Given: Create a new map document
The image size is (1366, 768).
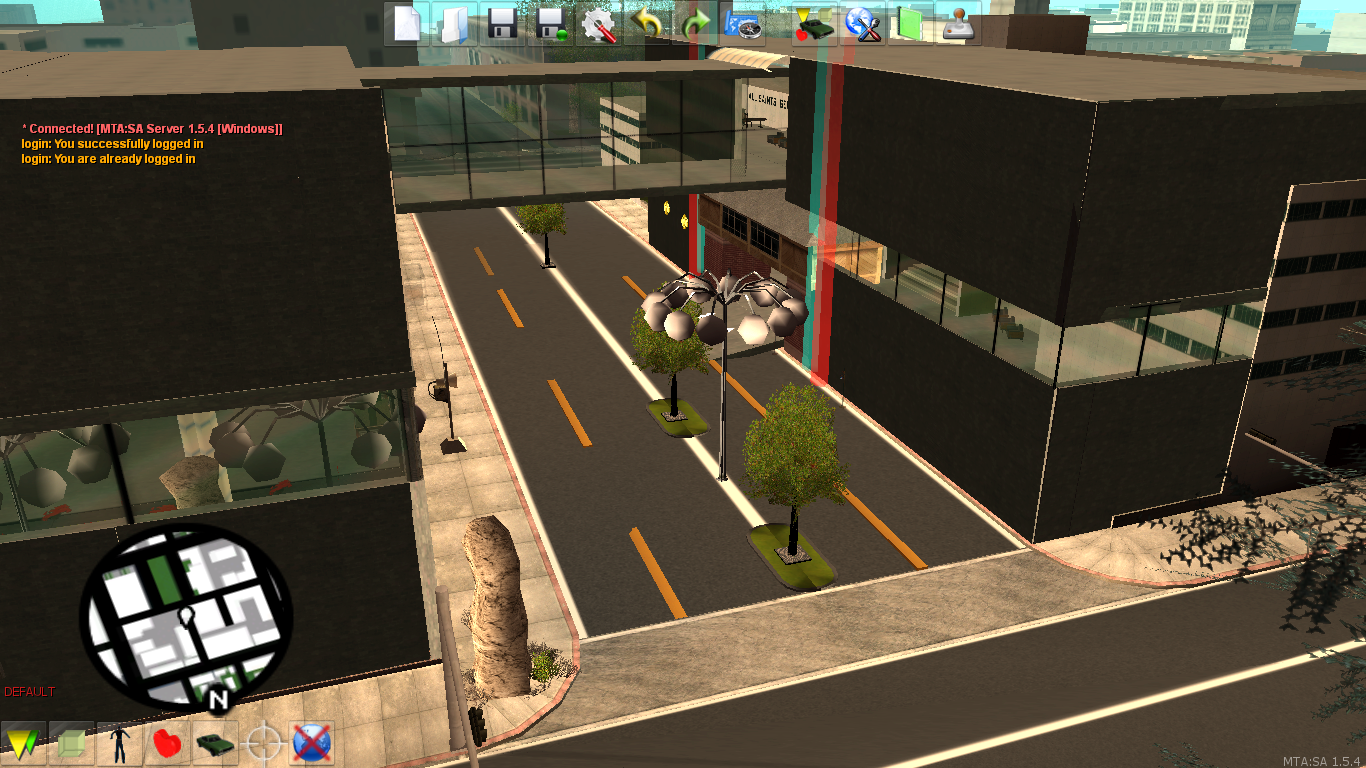Looking at the screenshot, I should (x=407, y=25).
